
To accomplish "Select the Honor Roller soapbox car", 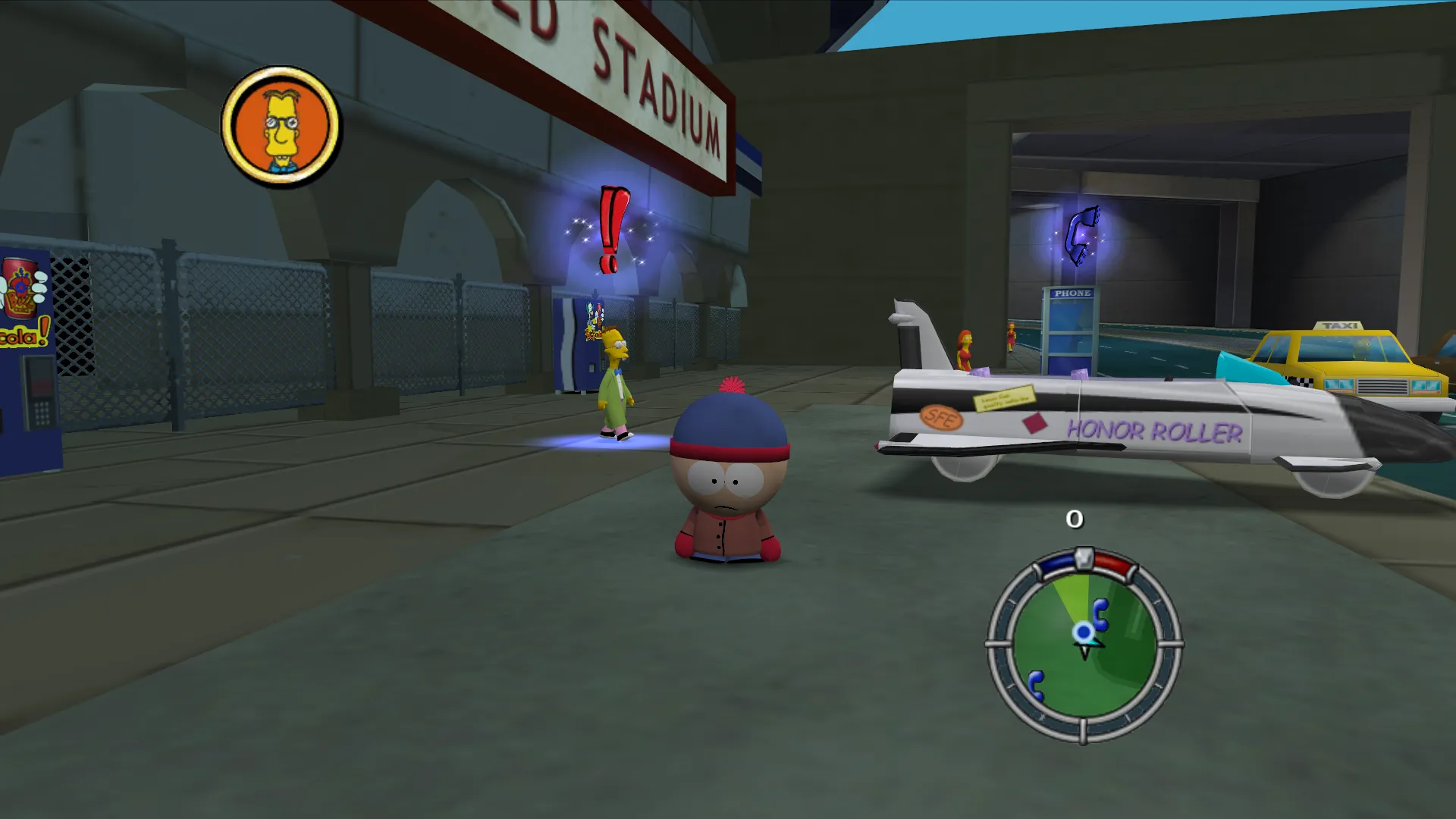I will tap(1100, 425).
